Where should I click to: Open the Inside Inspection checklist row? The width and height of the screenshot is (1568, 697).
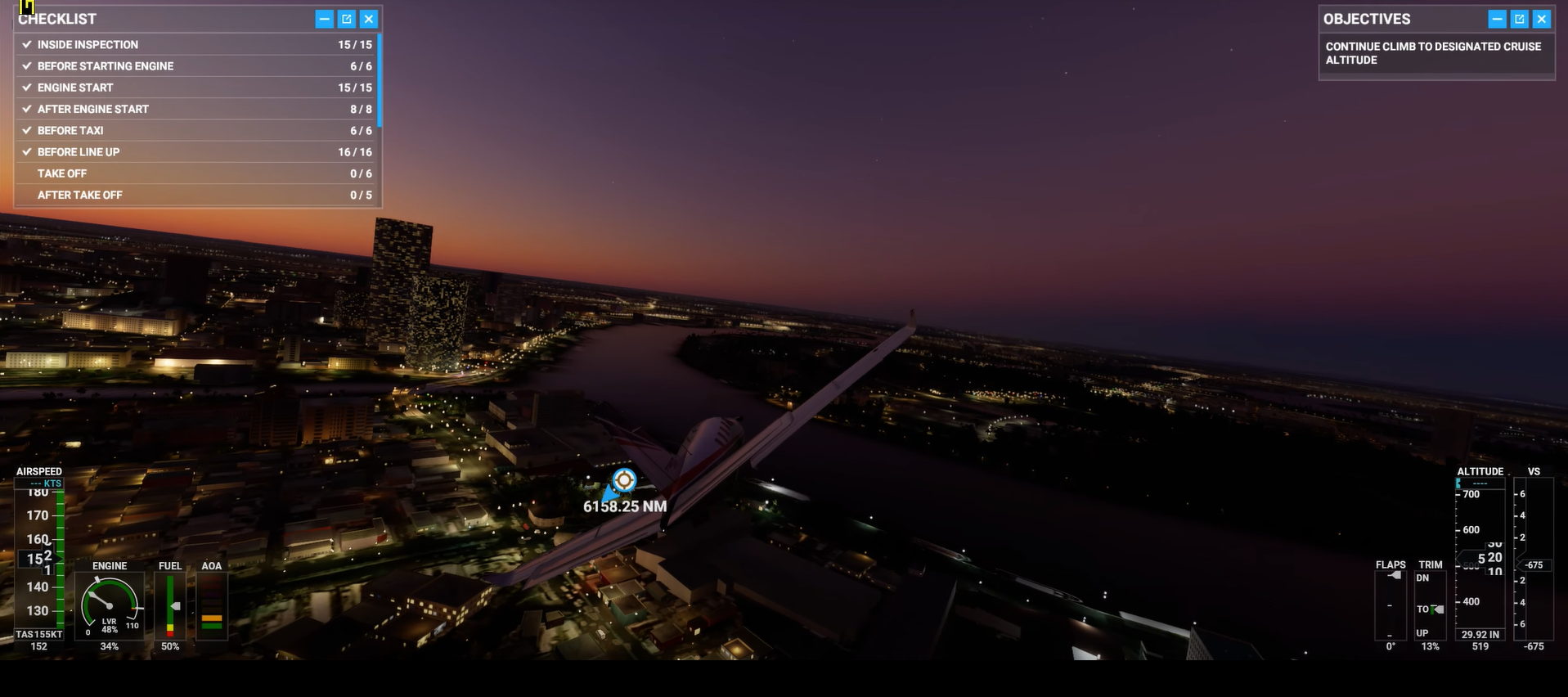pyautogui.click(x=196, y=45)
